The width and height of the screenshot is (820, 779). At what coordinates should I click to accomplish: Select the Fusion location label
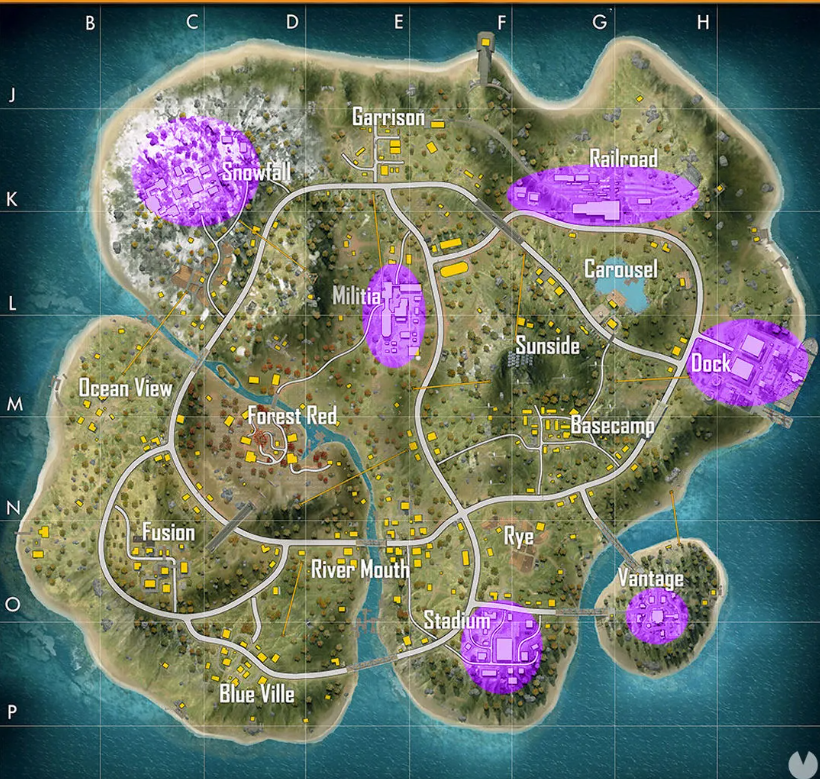point(168,532)
